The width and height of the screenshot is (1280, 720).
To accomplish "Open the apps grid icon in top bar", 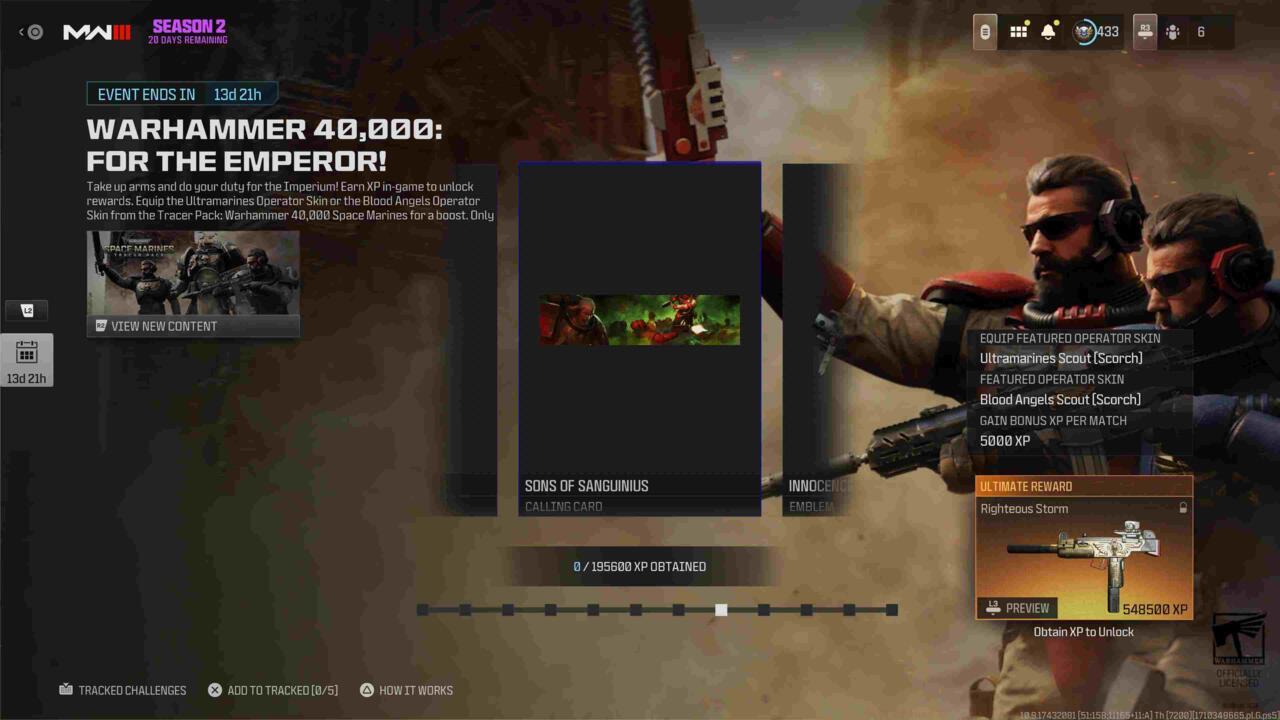I will coord(1018,31).
